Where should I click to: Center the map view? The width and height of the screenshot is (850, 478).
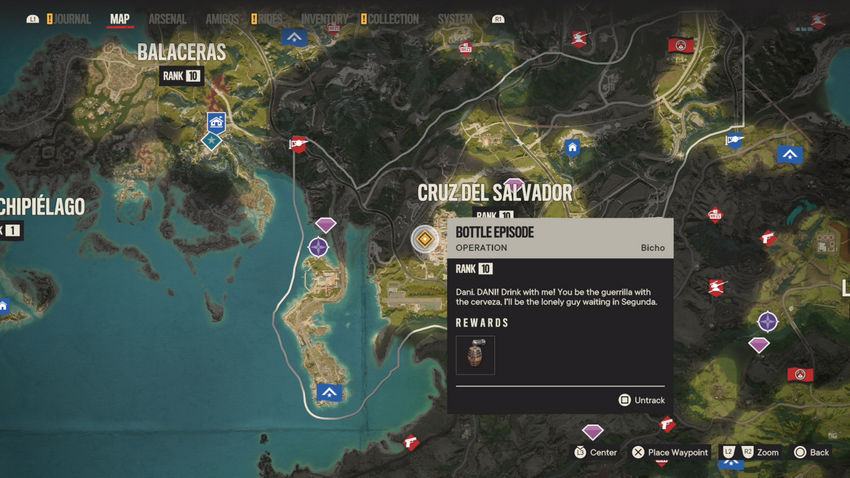coord(596,452)
